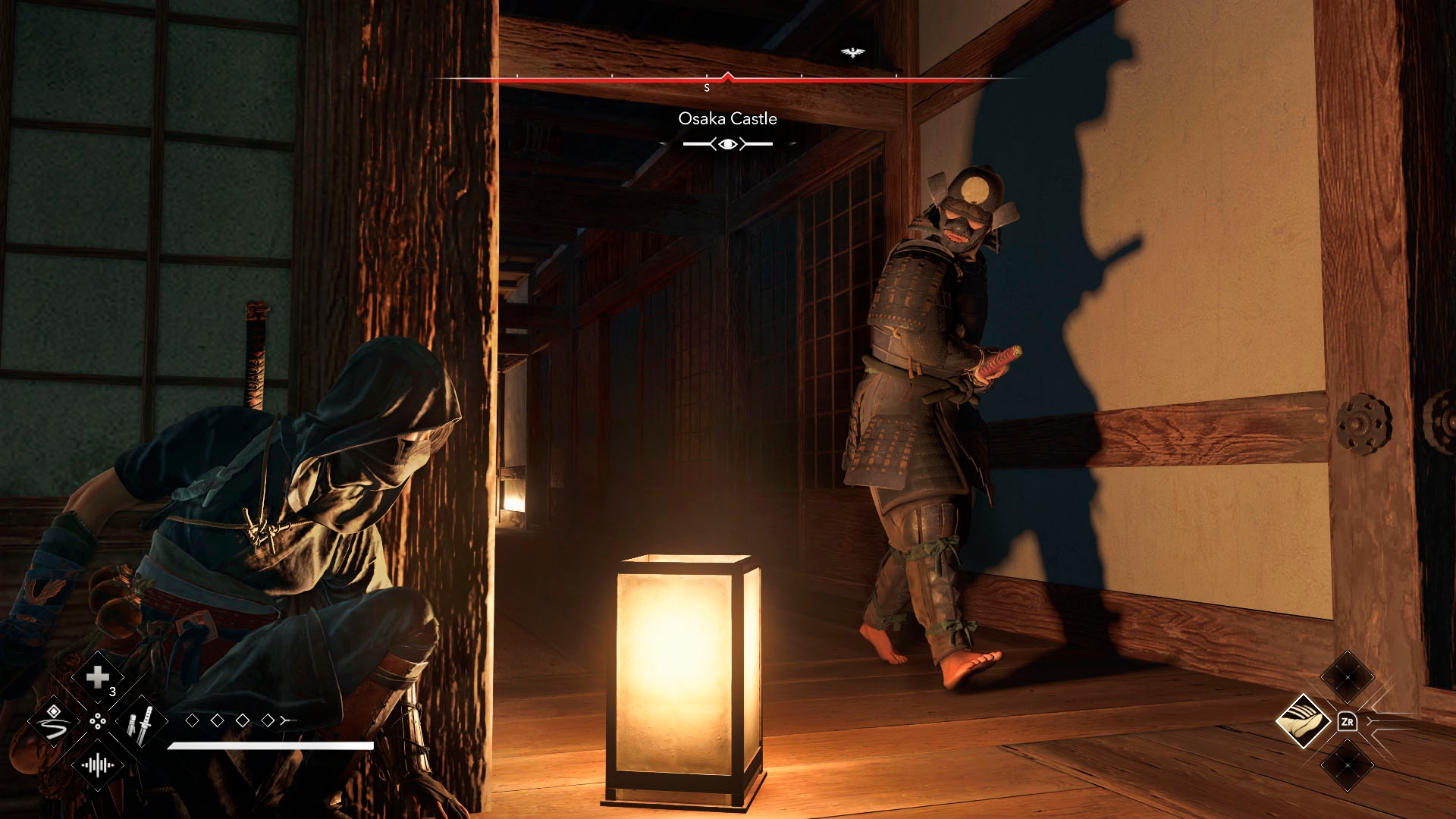Image resolution: width=1456 pixels, height=819 pixels.
Task: Use the healing ration with cross icon
Action: 98,677
